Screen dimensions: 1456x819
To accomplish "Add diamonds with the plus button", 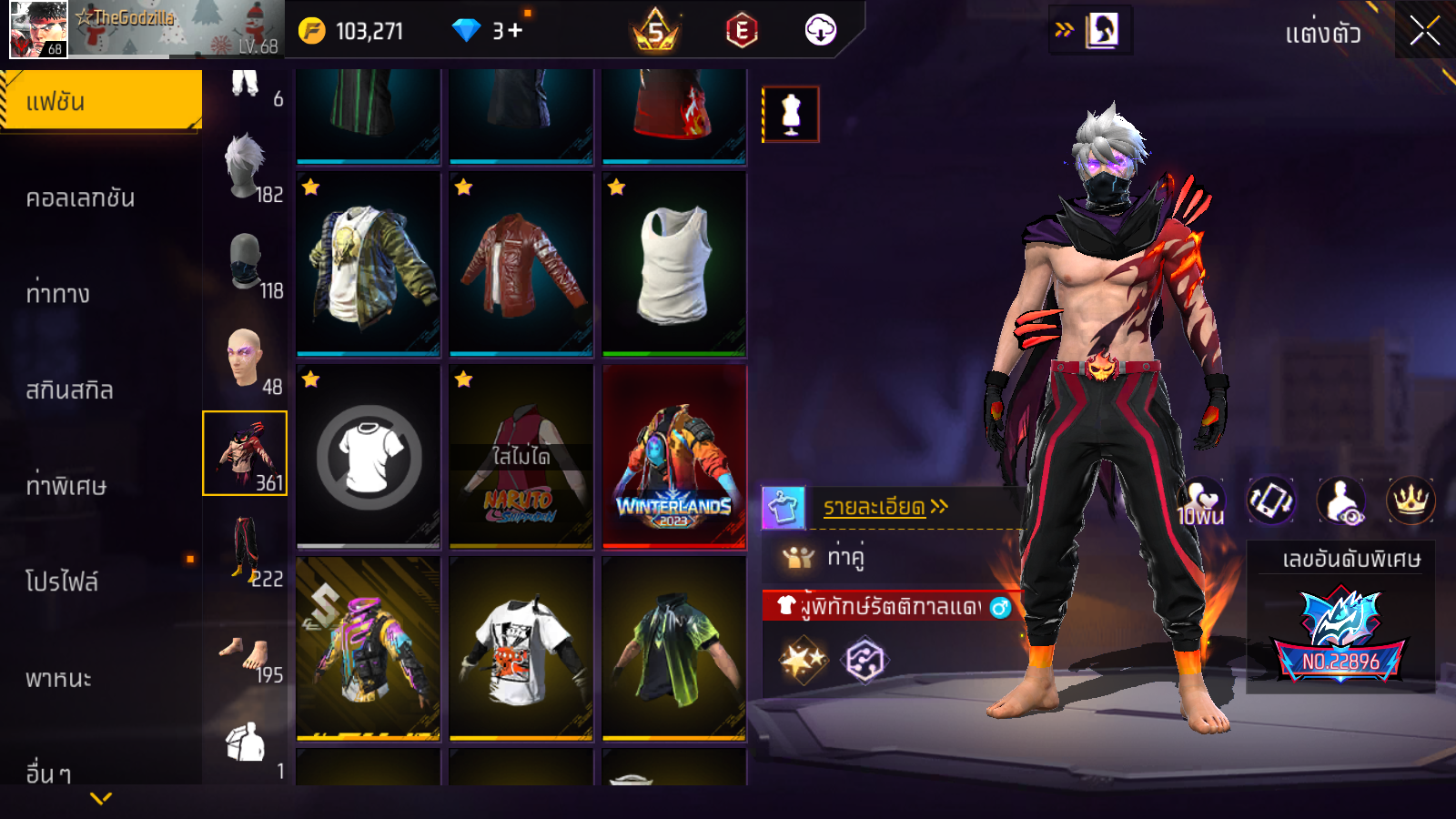I will click(515, 31).
